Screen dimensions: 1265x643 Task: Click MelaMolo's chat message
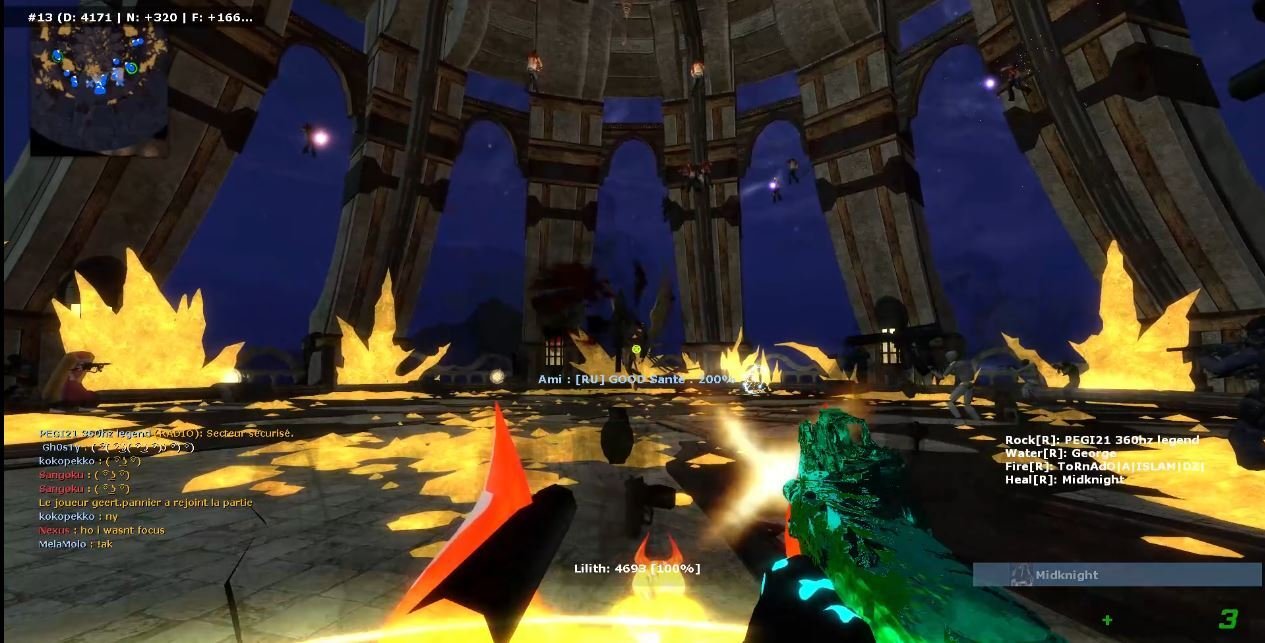76,544
